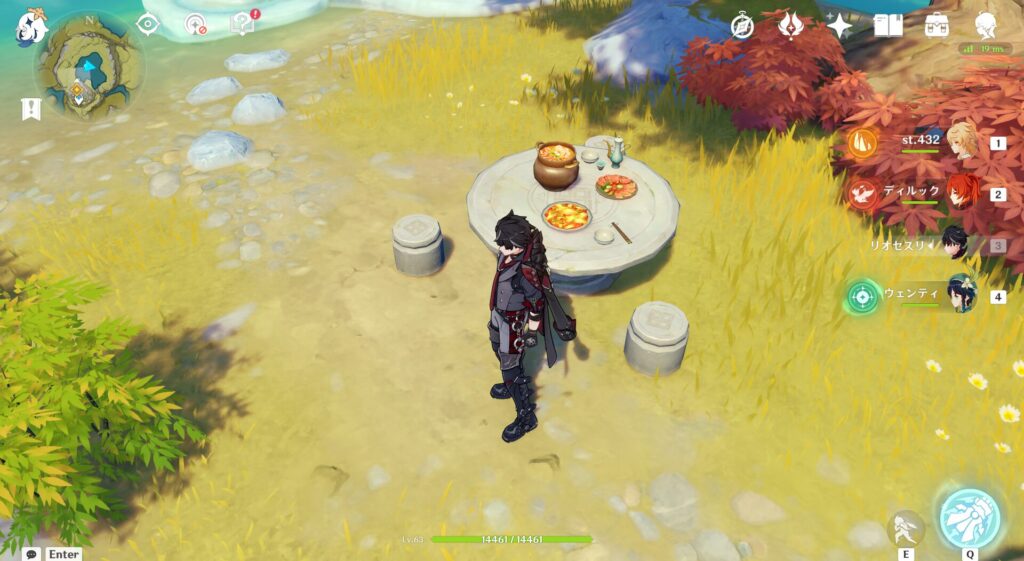Open the four-pointed star wish icon
This screenshot has height=561, width=1024.
pyautogui.click(x=839, y=26)
